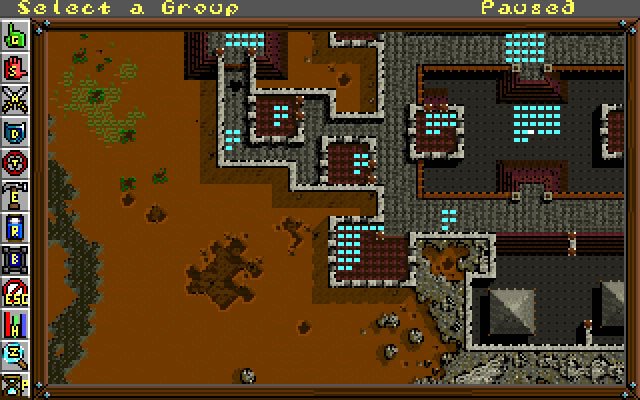The image size is (640, 400).
Task: Activate the crossed swords attack command
Action: [17, 99]
